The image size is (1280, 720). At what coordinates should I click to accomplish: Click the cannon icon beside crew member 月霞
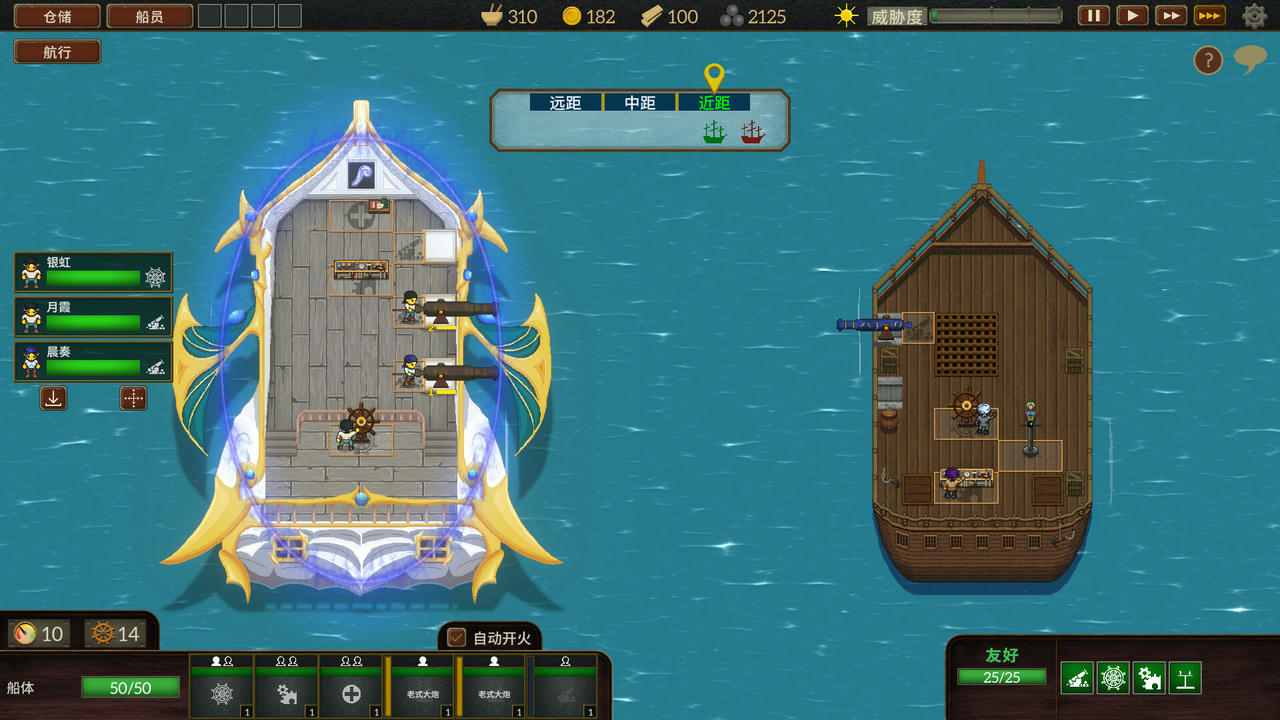(155, 323)
